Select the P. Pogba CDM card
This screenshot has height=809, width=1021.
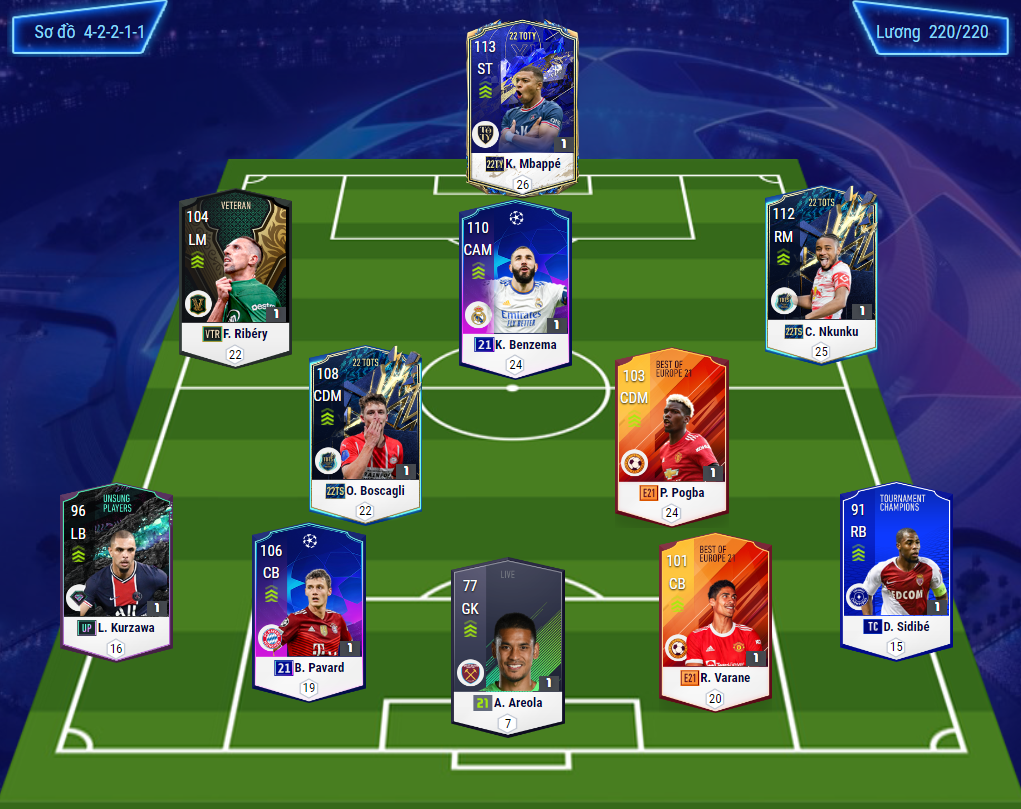[x=672, y=425]
